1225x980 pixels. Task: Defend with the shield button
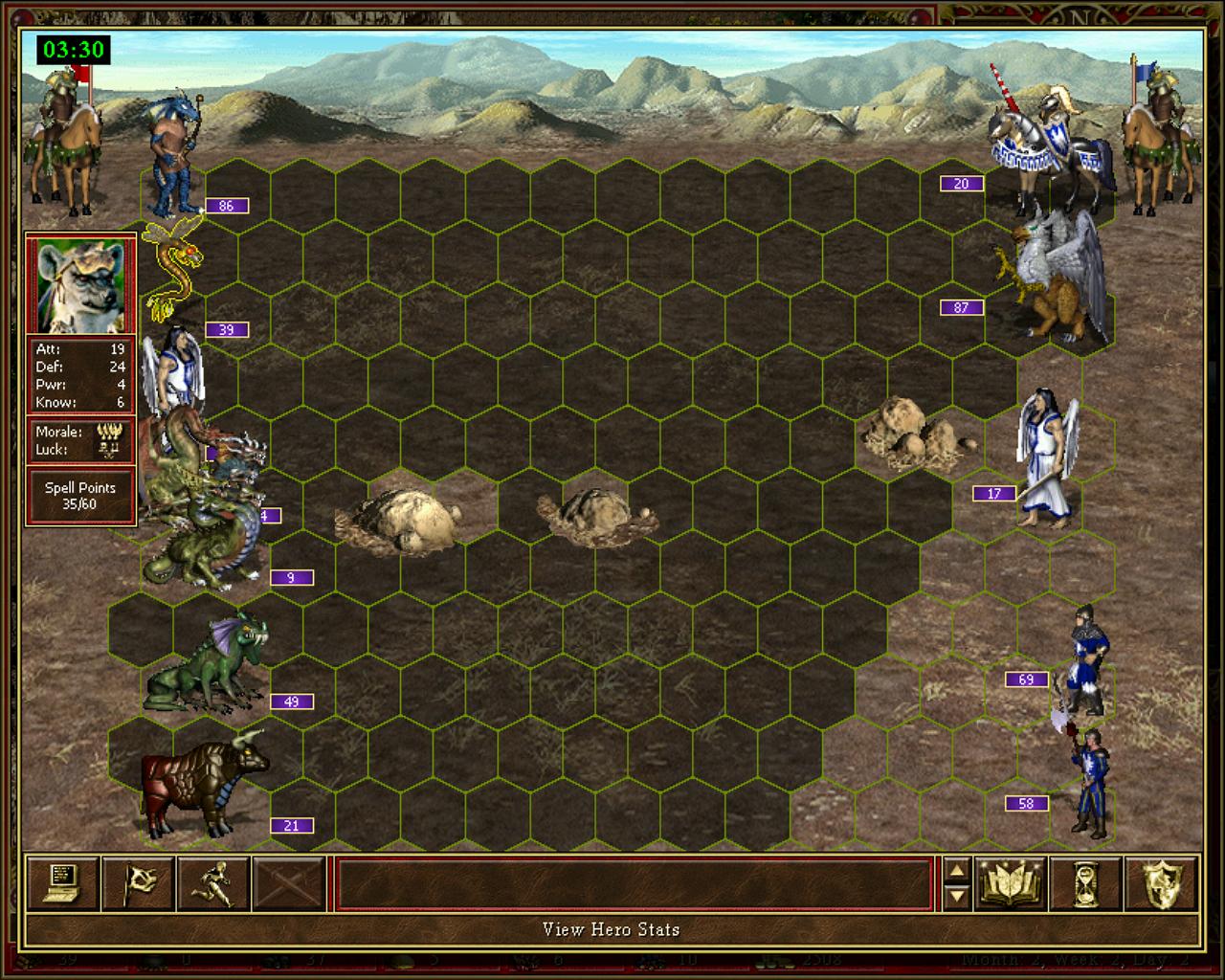tap(1162, 882)
